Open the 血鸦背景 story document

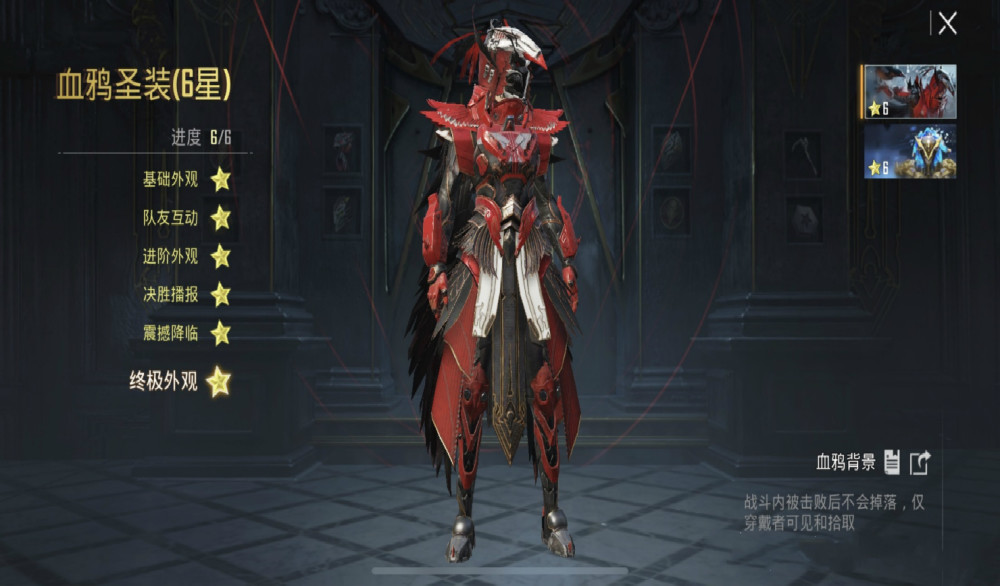tap(892, 462)
